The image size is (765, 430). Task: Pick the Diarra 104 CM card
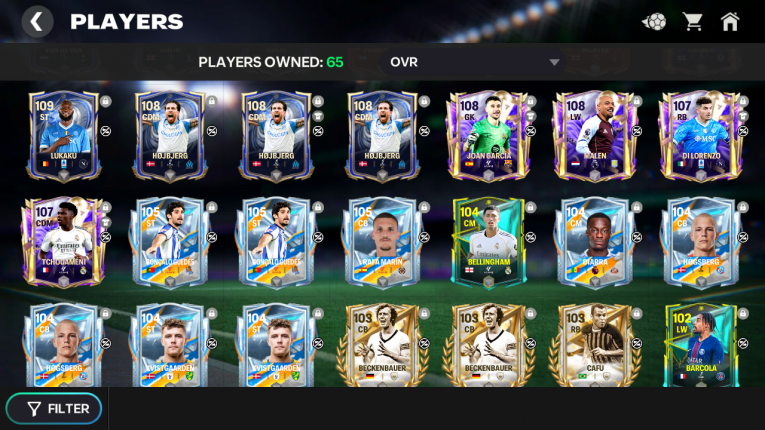[x=594, y=241]
